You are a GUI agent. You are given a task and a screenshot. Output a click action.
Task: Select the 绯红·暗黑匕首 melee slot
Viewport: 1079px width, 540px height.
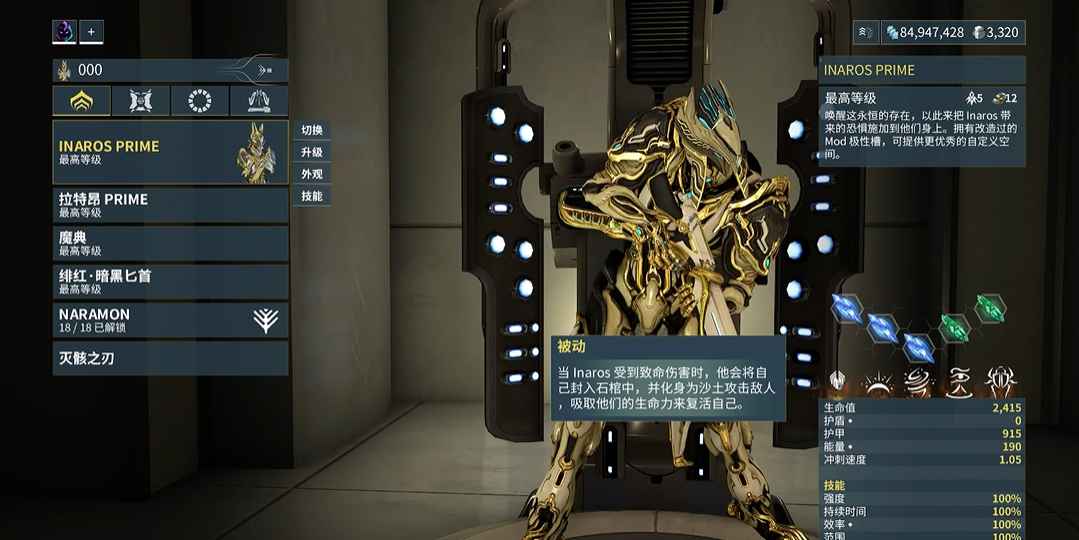click(170, 281)
